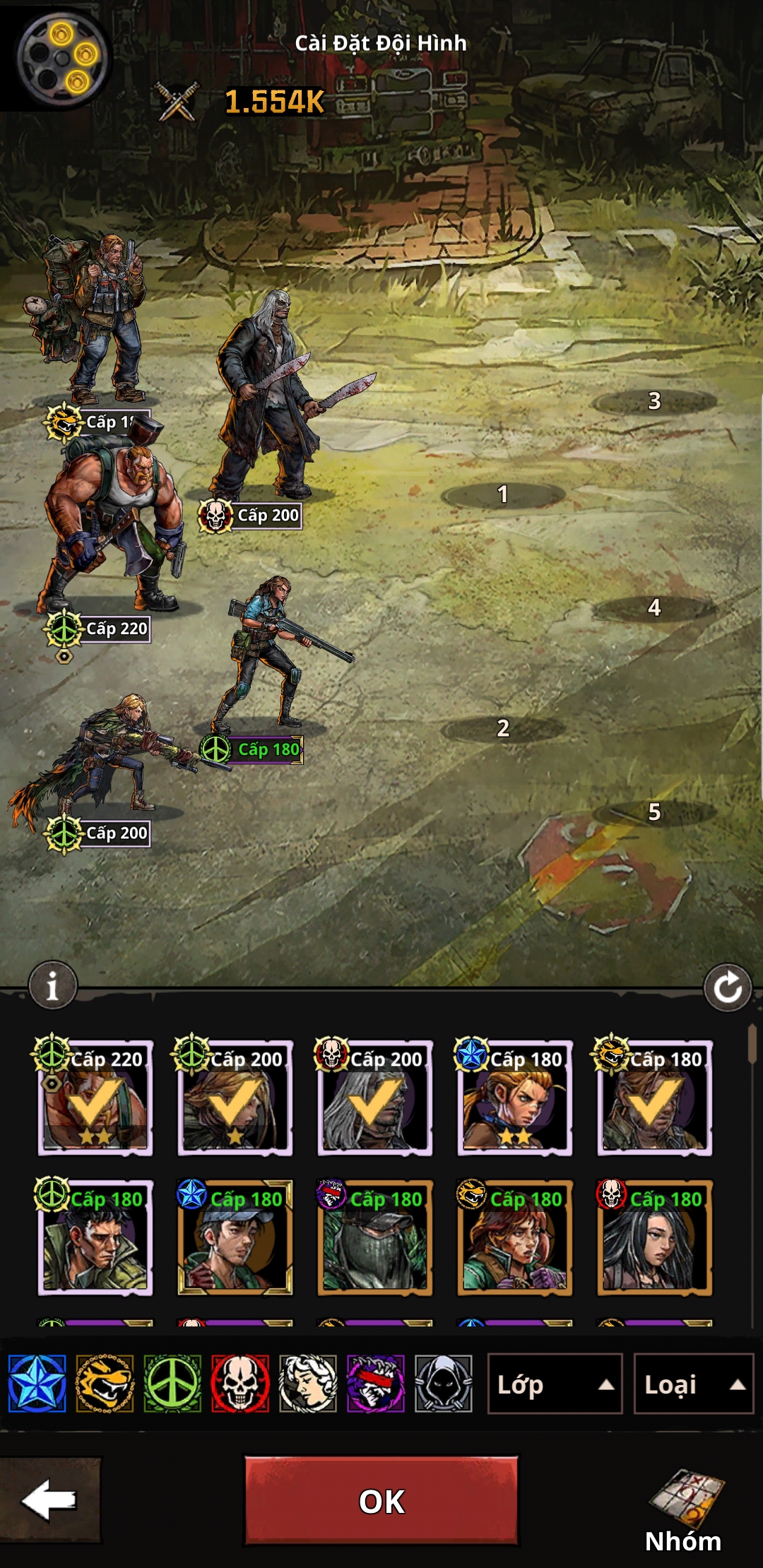Filter heroes by white lady-profile faction
This screenshot has width=763, height=1568.
[x=308, y=1384]
